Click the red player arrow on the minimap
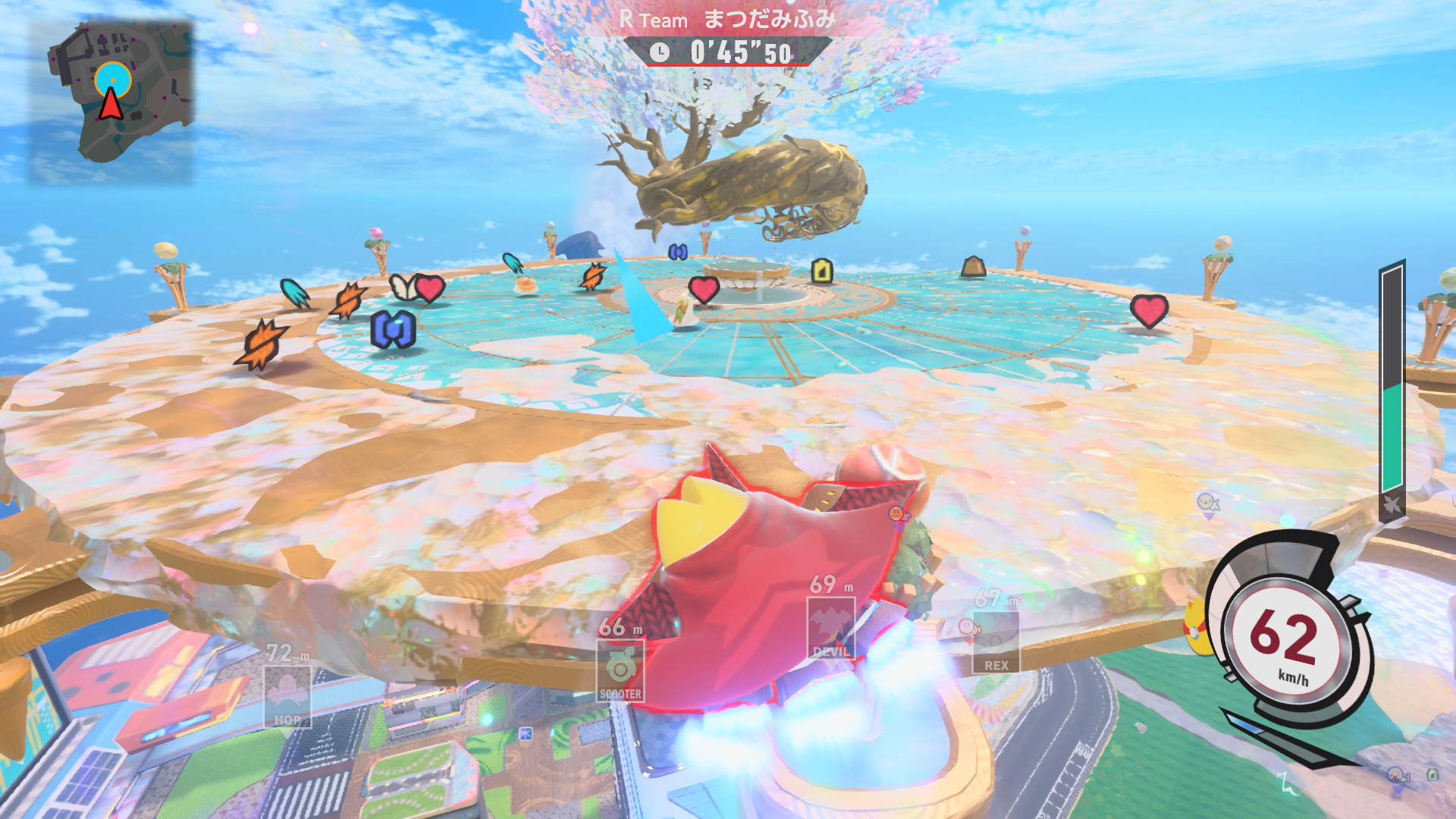Screen dimensions: 1456x819 tap(111, 104)
